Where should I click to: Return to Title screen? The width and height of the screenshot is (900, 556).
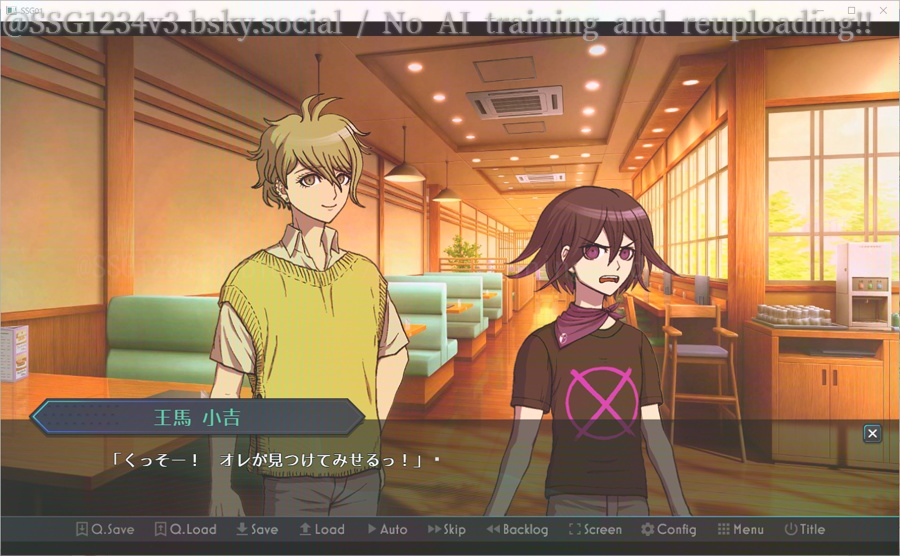click(x=805, y=530)
